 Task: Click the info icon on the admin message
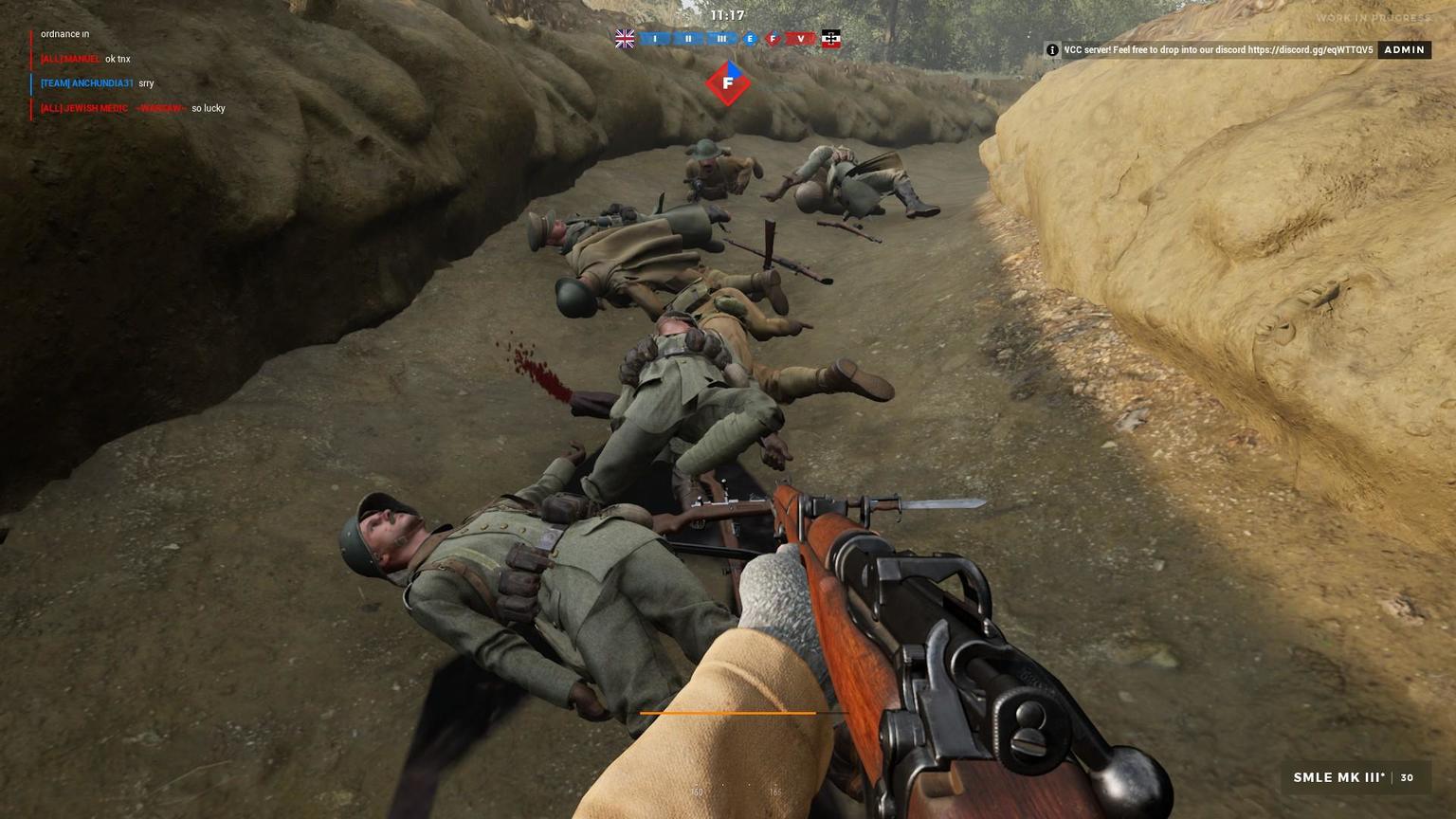click(x=1052, y=50)
